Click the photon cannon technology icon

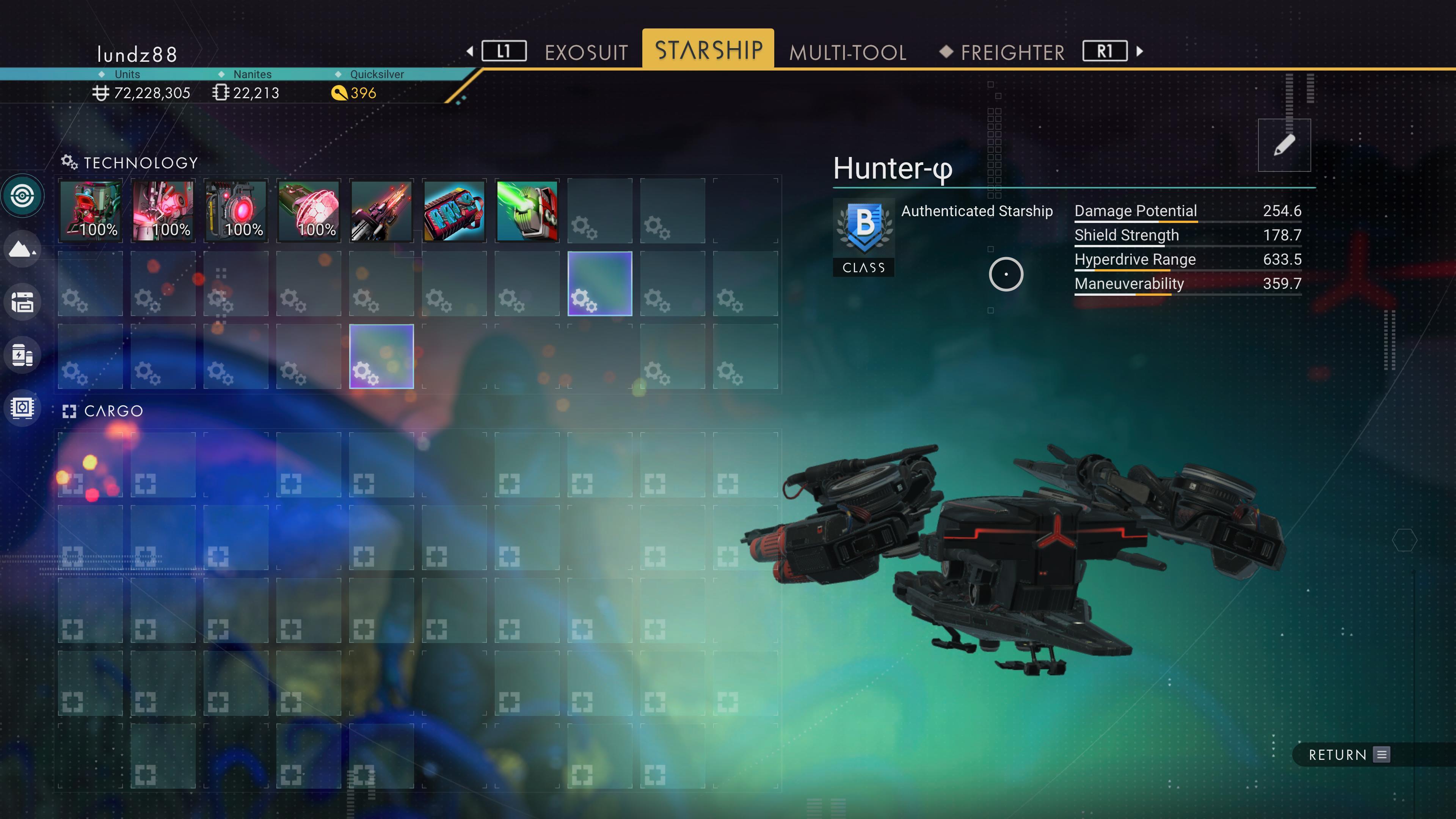coord(381,212)
